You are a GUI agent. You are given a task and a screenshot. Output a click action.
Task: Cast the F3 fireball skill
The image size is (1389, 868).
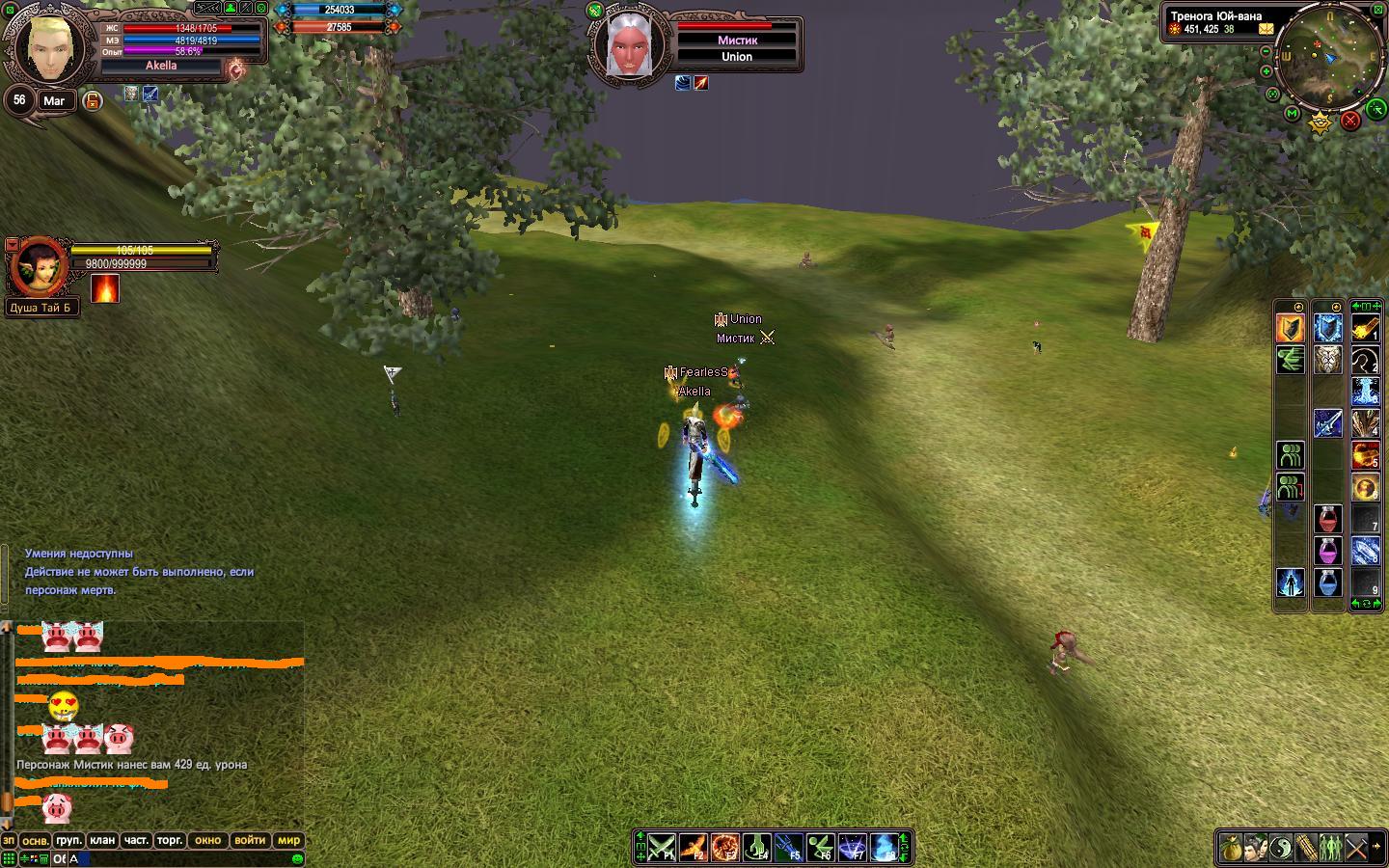724,848
